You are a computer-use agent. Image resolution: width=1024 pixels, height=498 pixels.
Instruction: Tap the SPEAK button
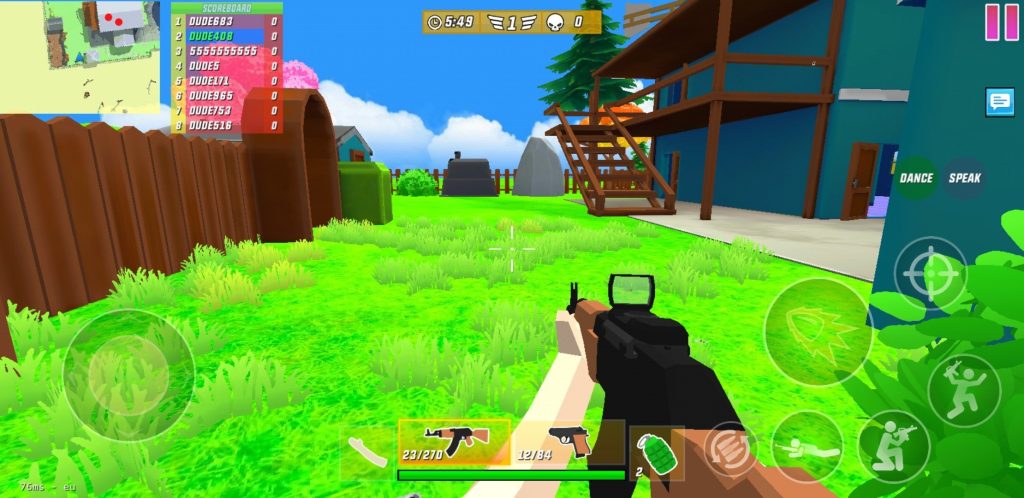[x=965, y=178]
